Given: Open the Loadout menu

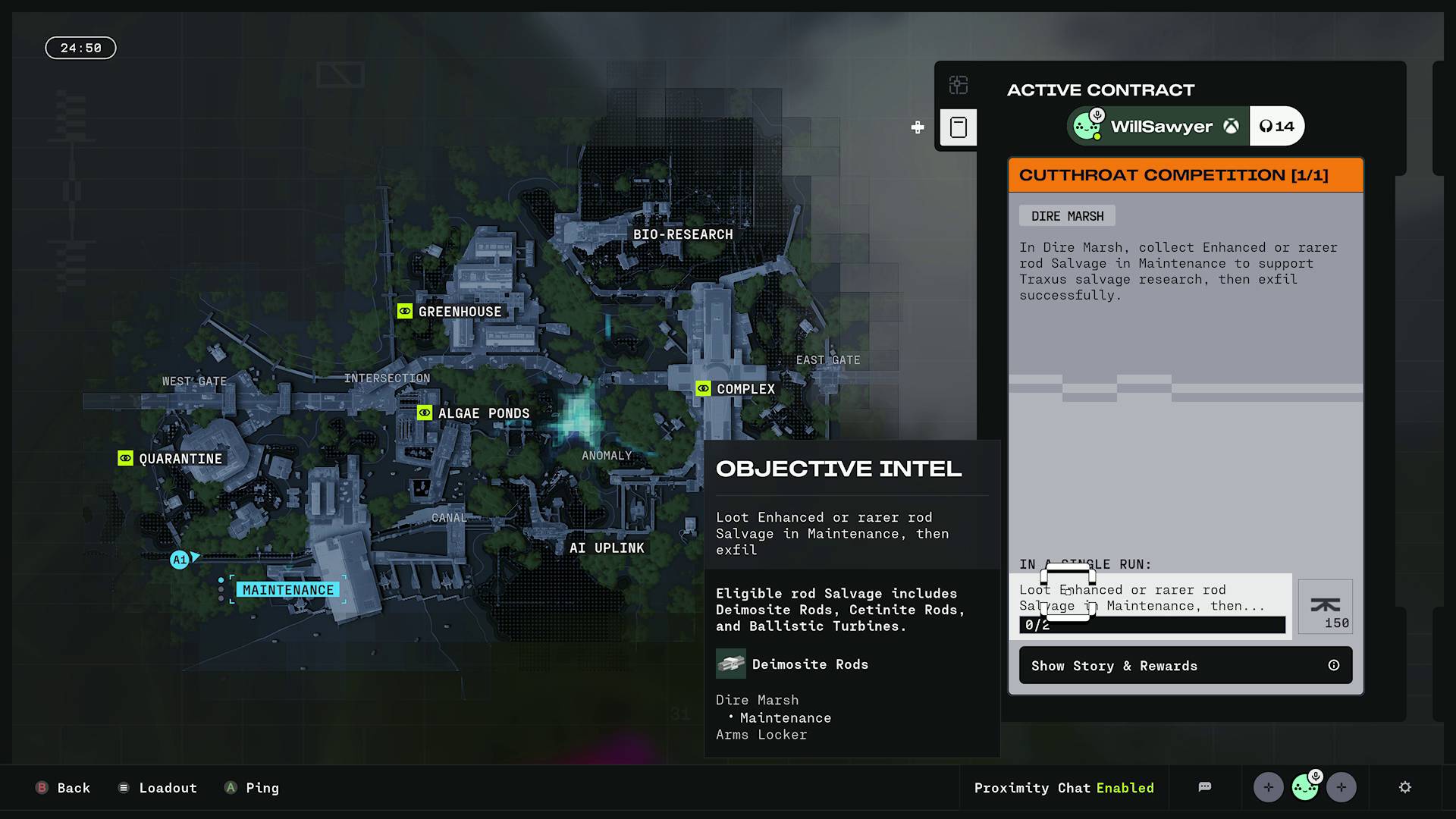Looking at the screenshot, I should tap(157, 788).
